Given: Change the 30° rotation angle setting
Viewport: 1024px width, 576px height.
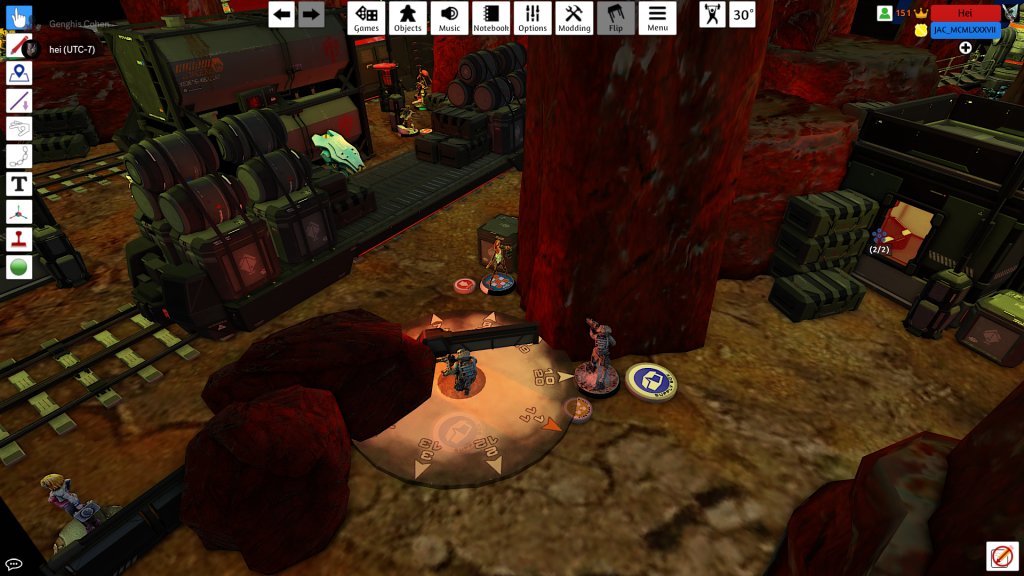Looking at the screenshot, I should tap(742, 15).
